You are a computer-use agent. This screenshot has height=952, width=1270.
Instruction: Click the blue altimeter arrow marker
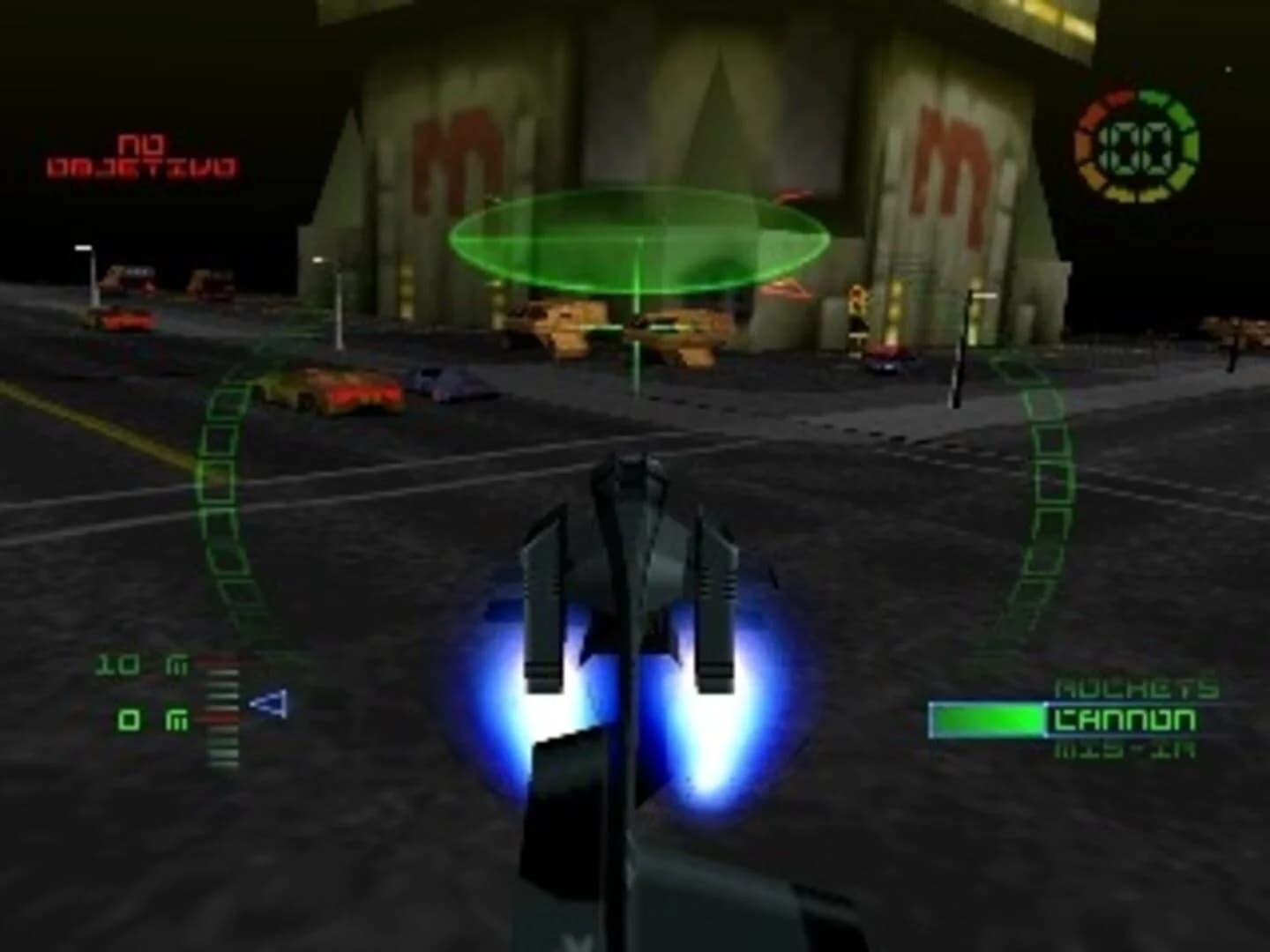tap(267, 705)
